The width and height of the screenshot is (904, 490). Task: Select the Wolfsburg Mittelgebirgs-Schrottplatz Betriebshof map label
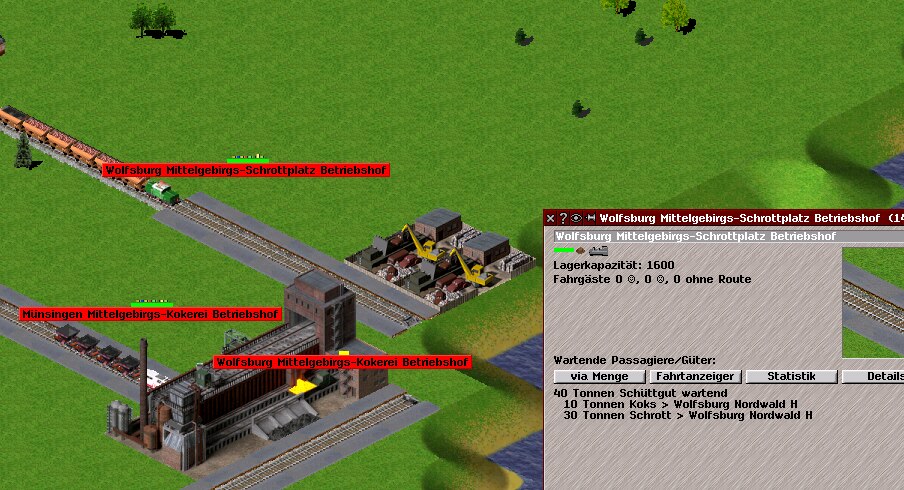245,171
